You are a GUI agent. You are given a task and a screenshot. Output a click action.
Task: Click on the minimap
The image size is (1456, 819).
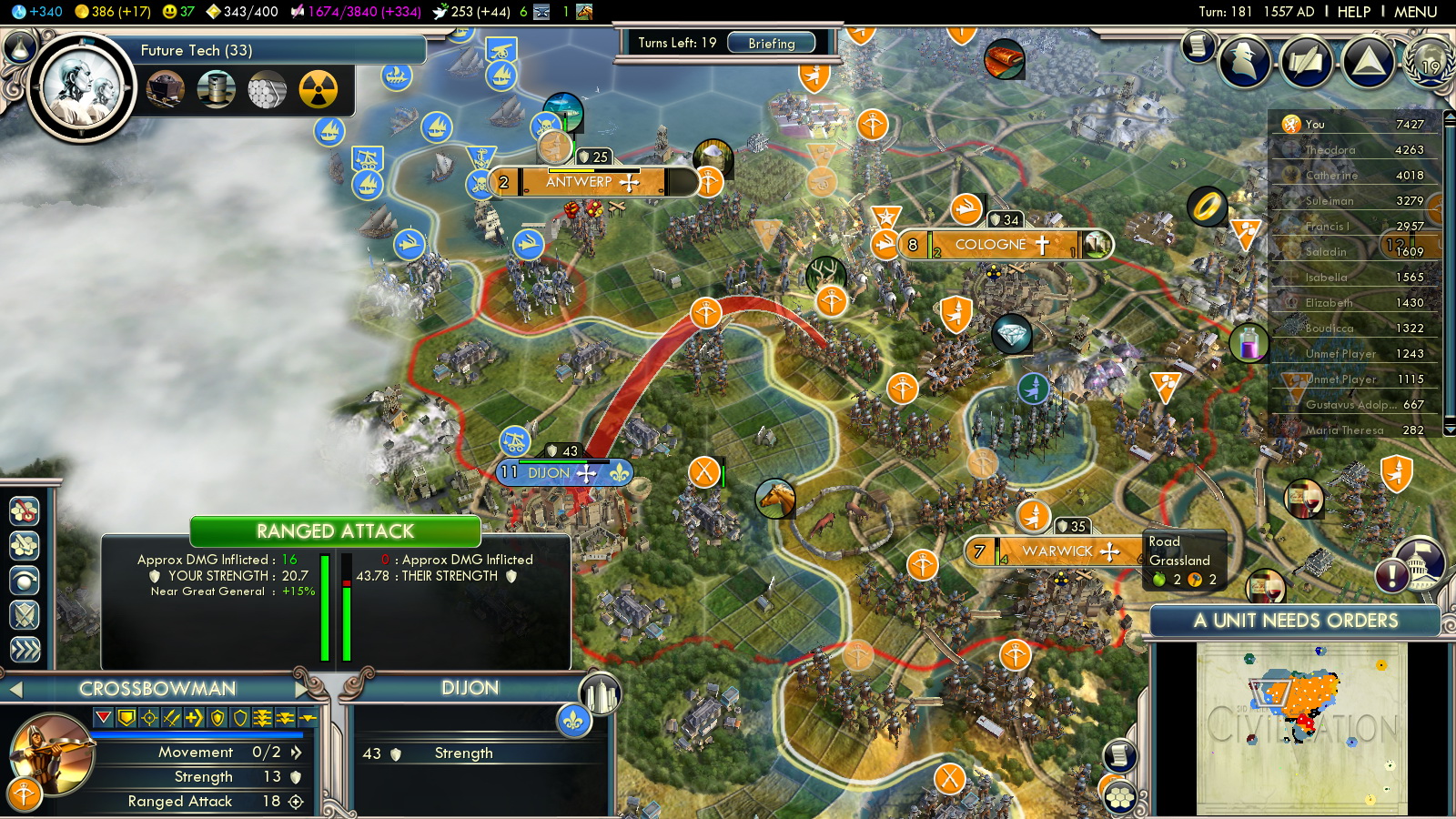(1301, 728)
